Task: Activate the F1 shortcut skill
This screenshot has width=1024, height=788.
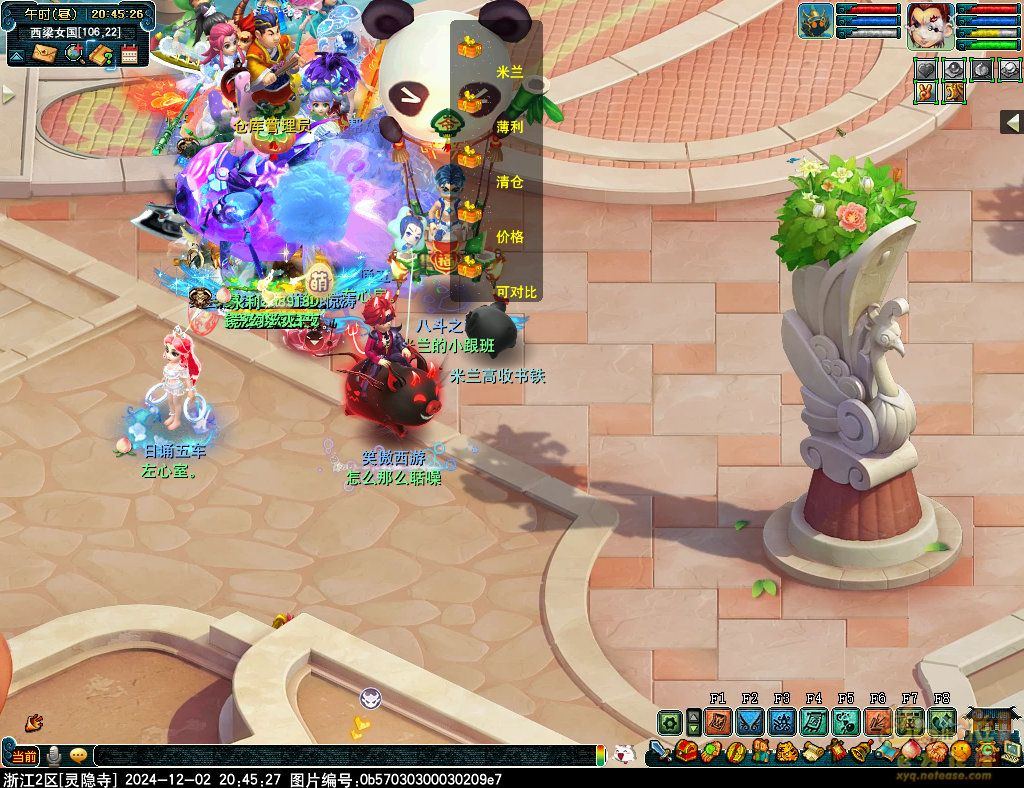Action: [x=718, y=722]
